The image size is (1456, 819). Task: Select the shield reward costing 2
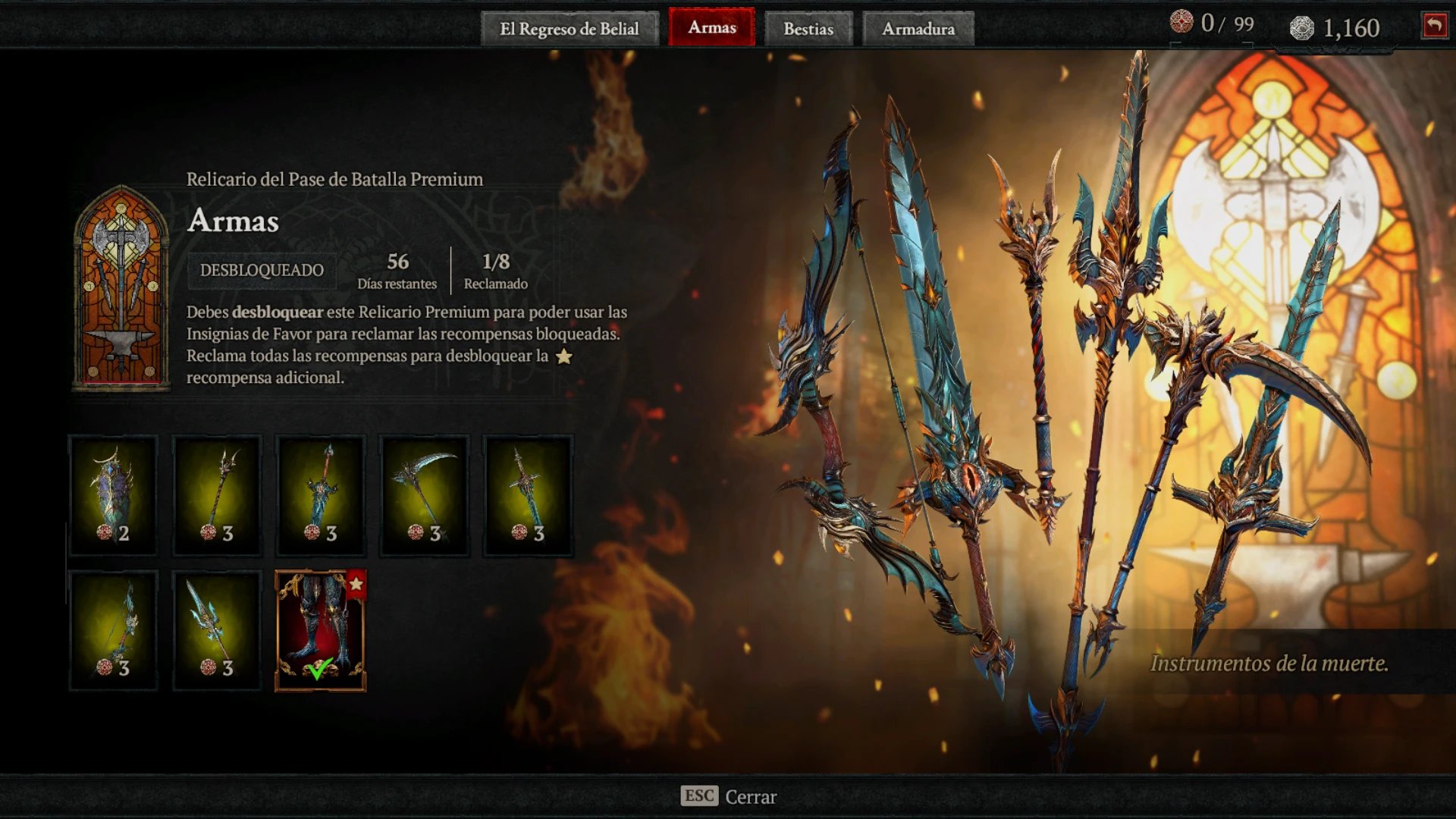(x=113, y=495)
